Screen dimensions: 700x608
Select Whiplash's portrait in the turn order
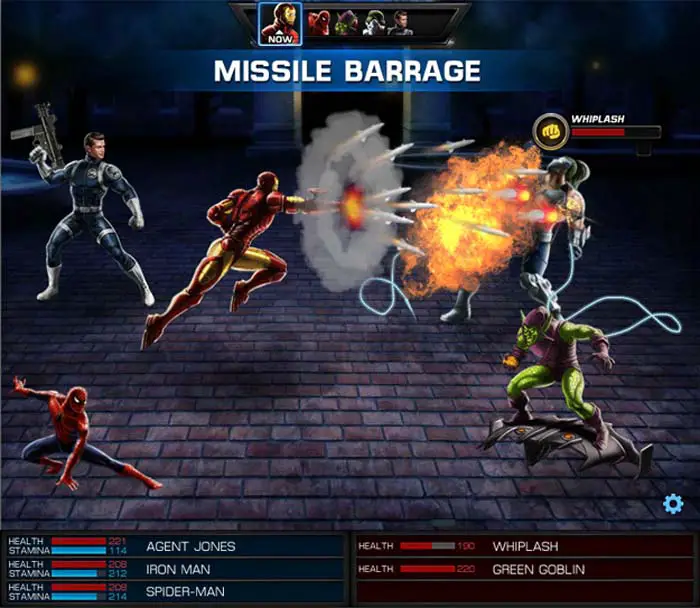pyautogui.click(x=374, y=23)
